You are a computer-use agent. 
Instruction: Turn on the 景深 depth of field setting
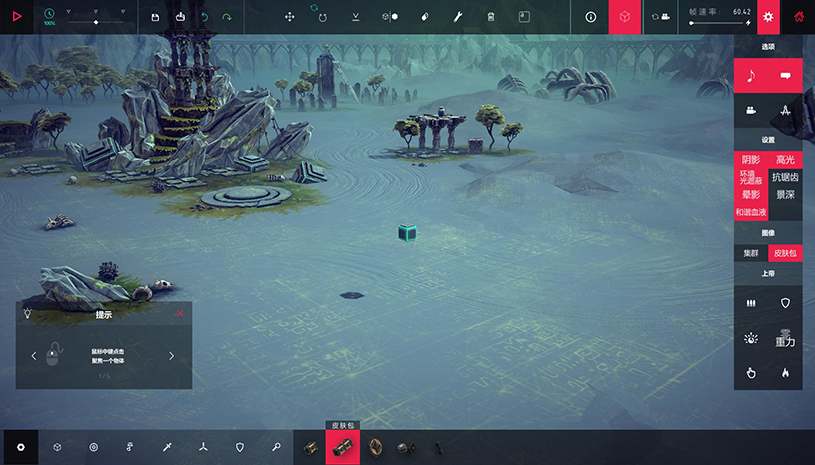[x=785, y=195]
